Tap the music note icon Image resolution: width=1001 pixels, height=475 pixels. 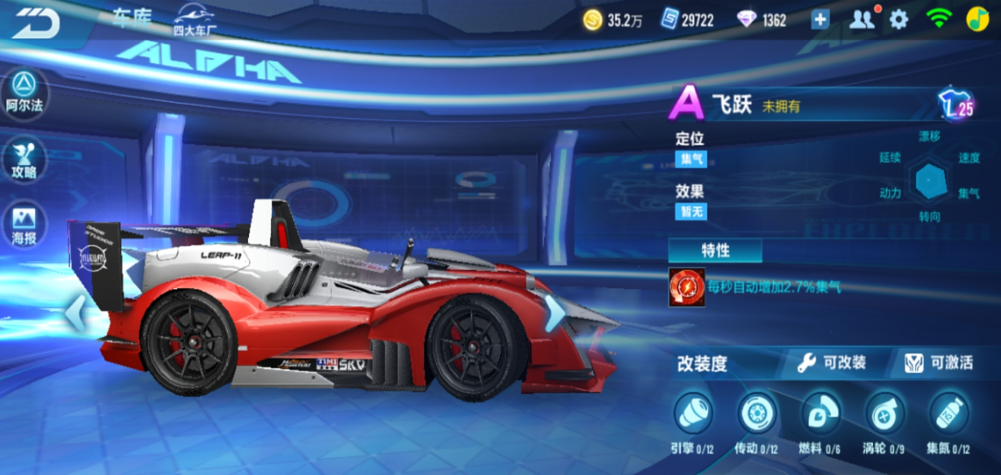(976, 19)
